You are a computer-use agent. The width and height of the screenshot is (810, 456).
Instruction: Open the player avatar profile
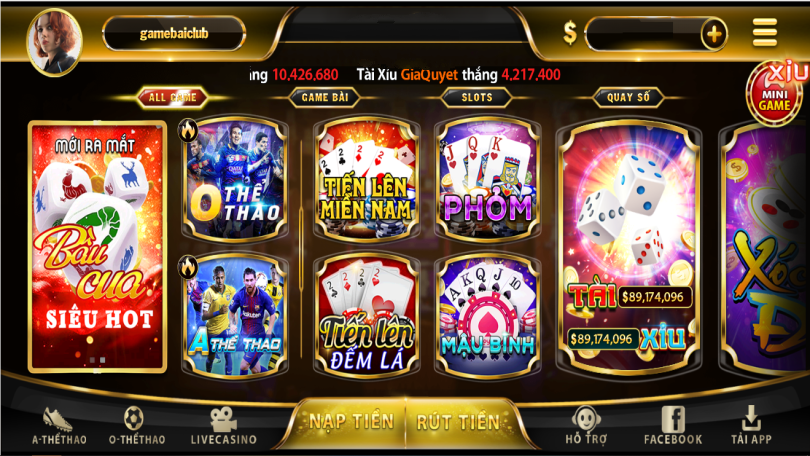pos(53,42)
